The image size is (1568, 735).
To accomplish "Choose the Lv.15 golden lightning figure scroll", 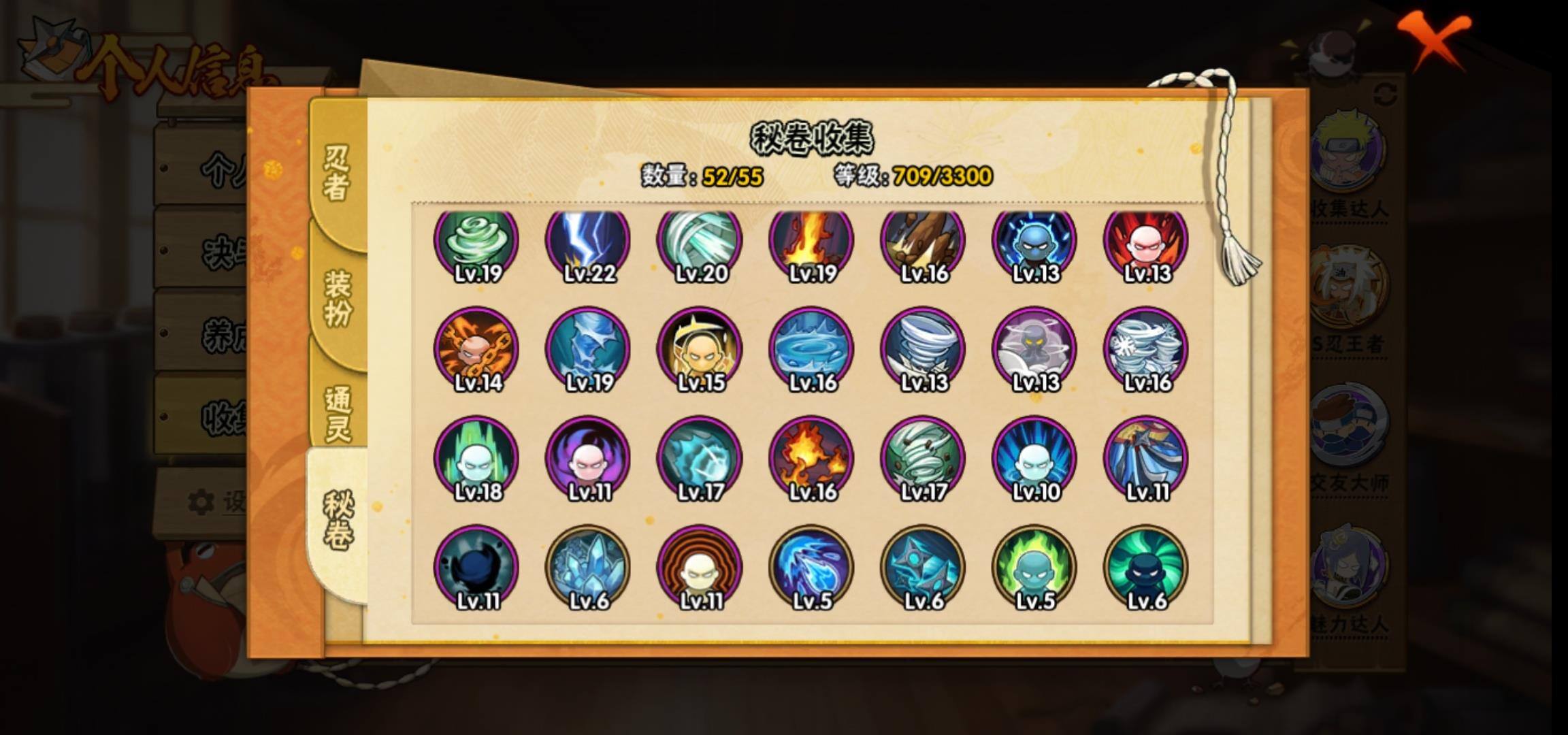I will coord(700,350).
